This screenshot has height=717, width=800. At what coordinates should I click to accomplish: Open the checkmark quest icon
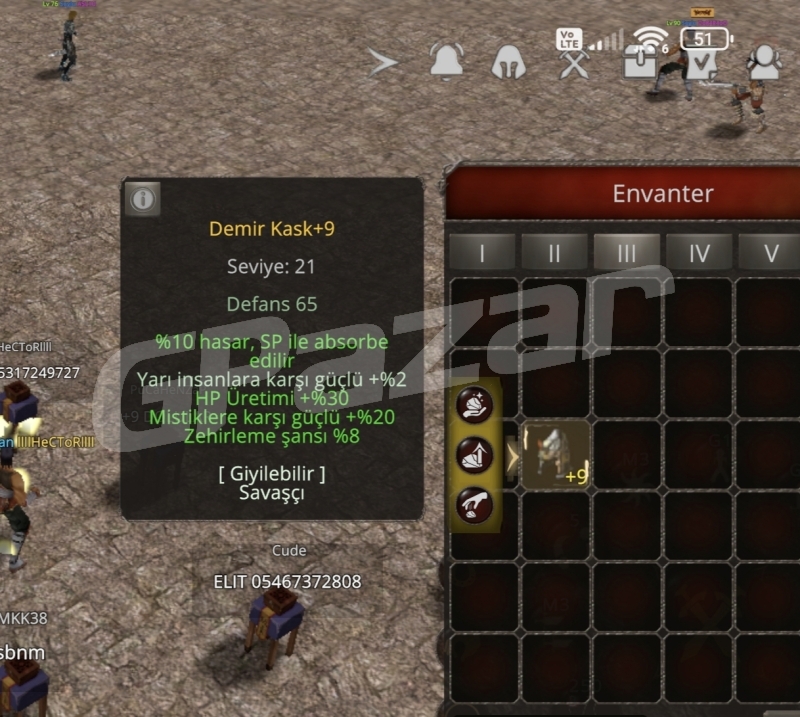pyautogui.click(x=703, y=63)
